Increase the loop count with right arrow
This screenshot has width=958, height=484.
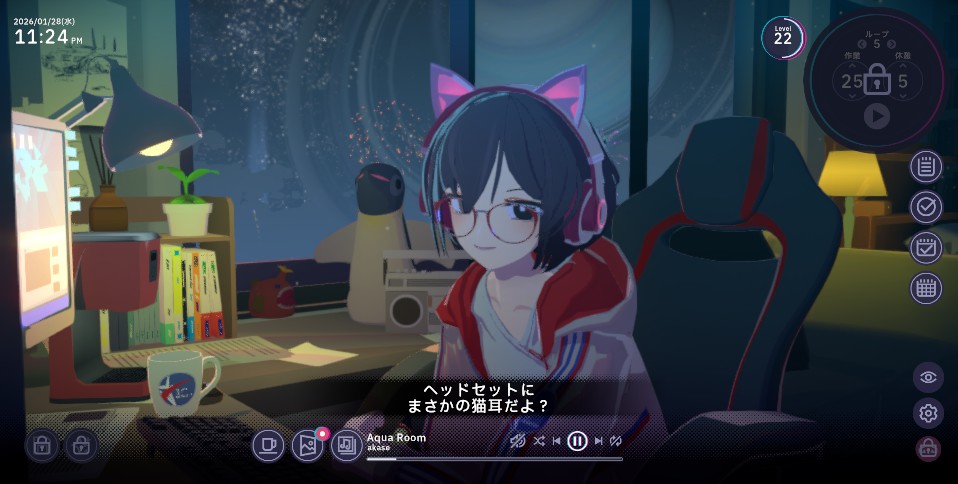(891, 44)
